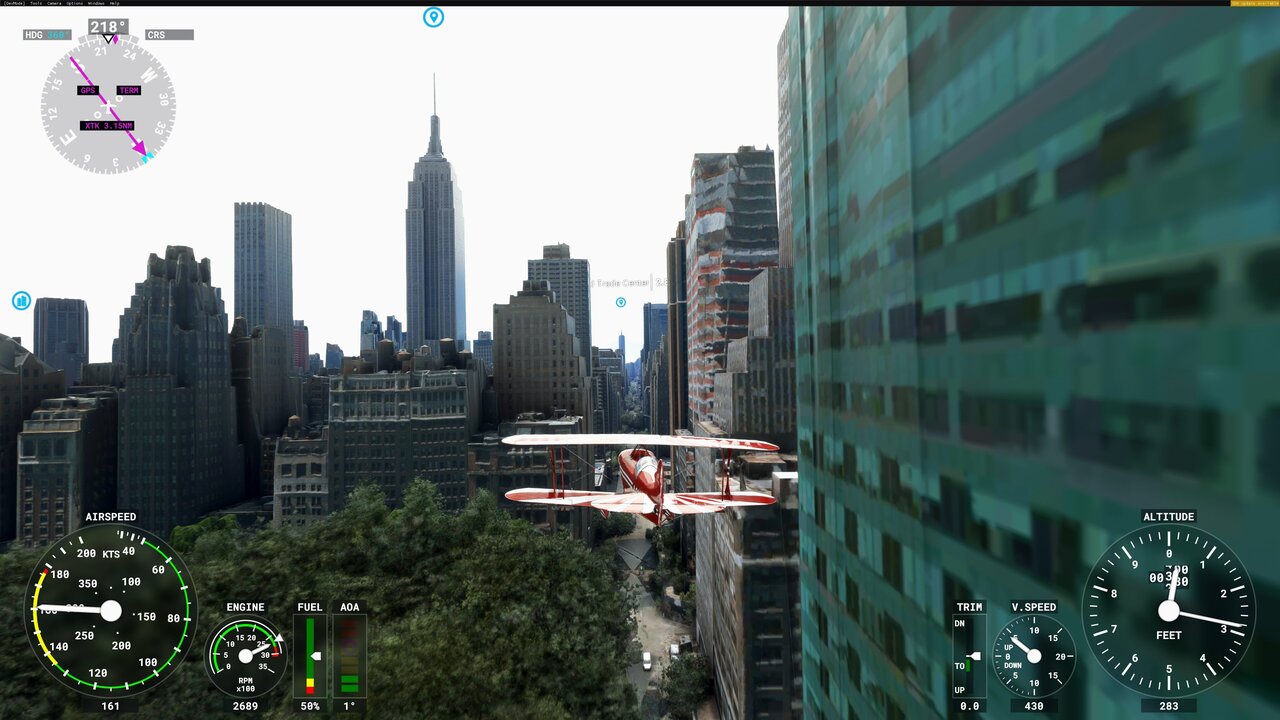1280x720 pixels.
Task: Open the Camera menu
Action: 54,4
